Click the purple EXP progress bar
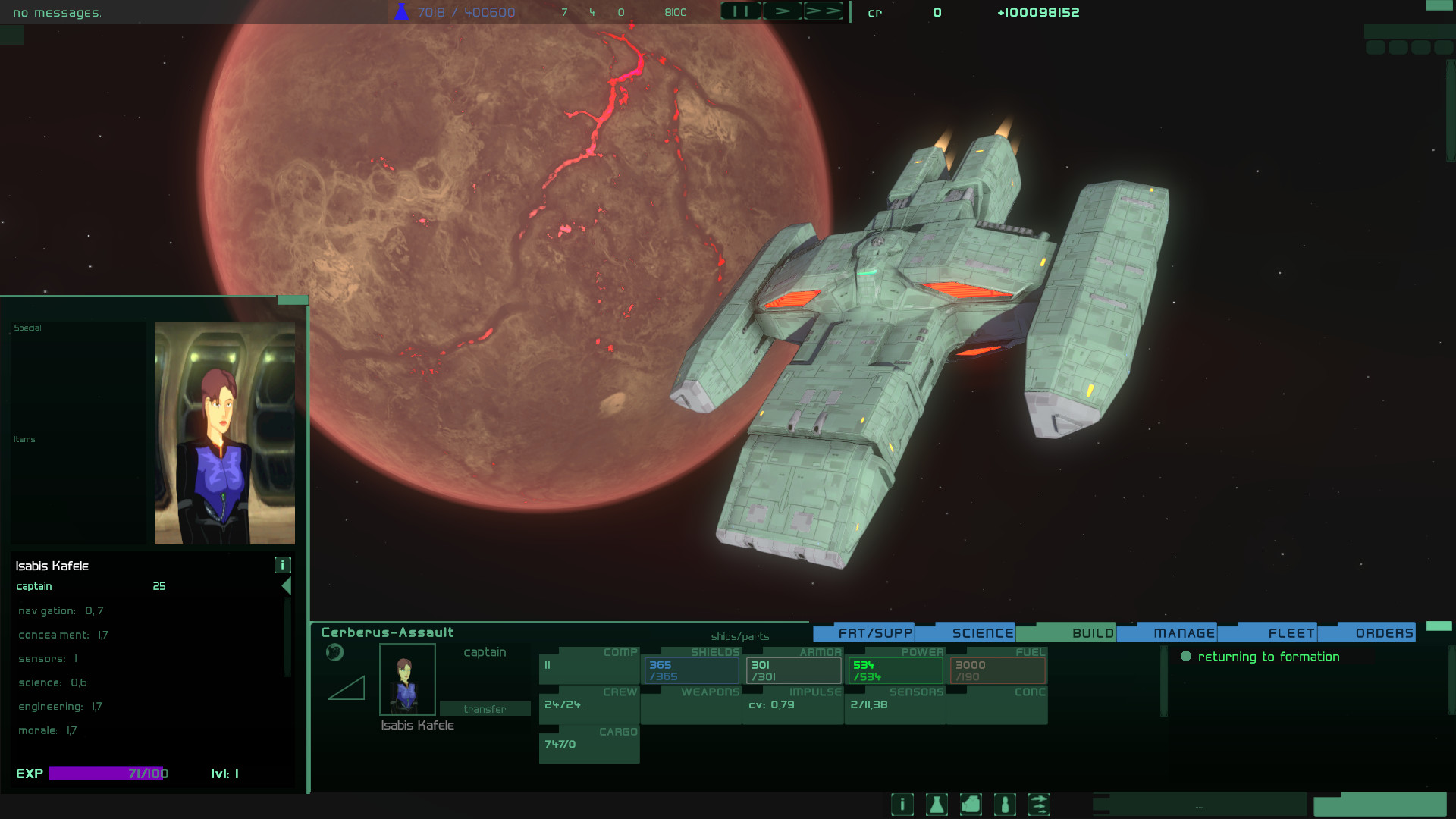The height and width of the screenshot is (819, 1456). pos(106,773)
